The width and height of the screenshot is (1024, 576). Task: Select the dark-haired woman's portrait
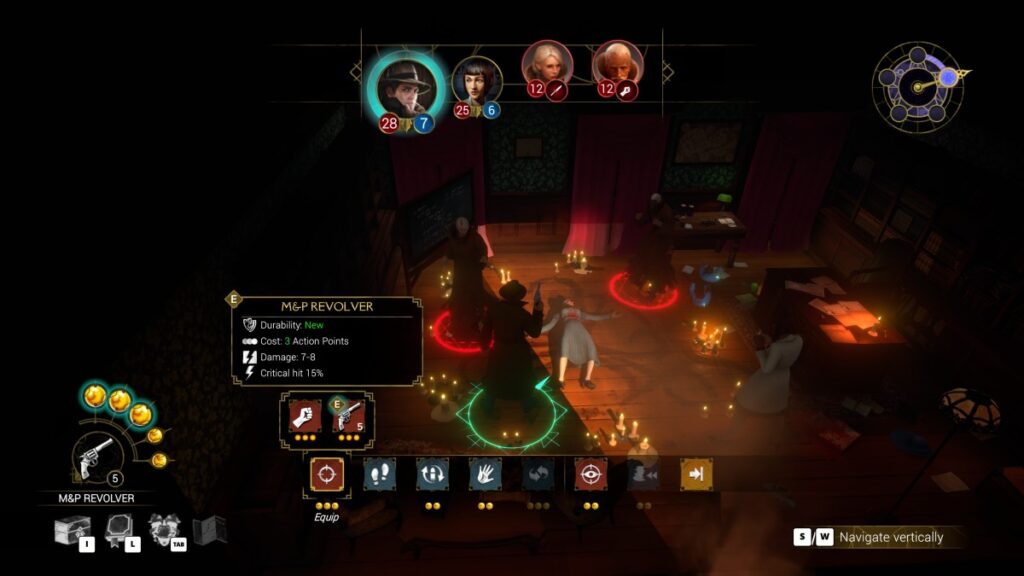476,82
